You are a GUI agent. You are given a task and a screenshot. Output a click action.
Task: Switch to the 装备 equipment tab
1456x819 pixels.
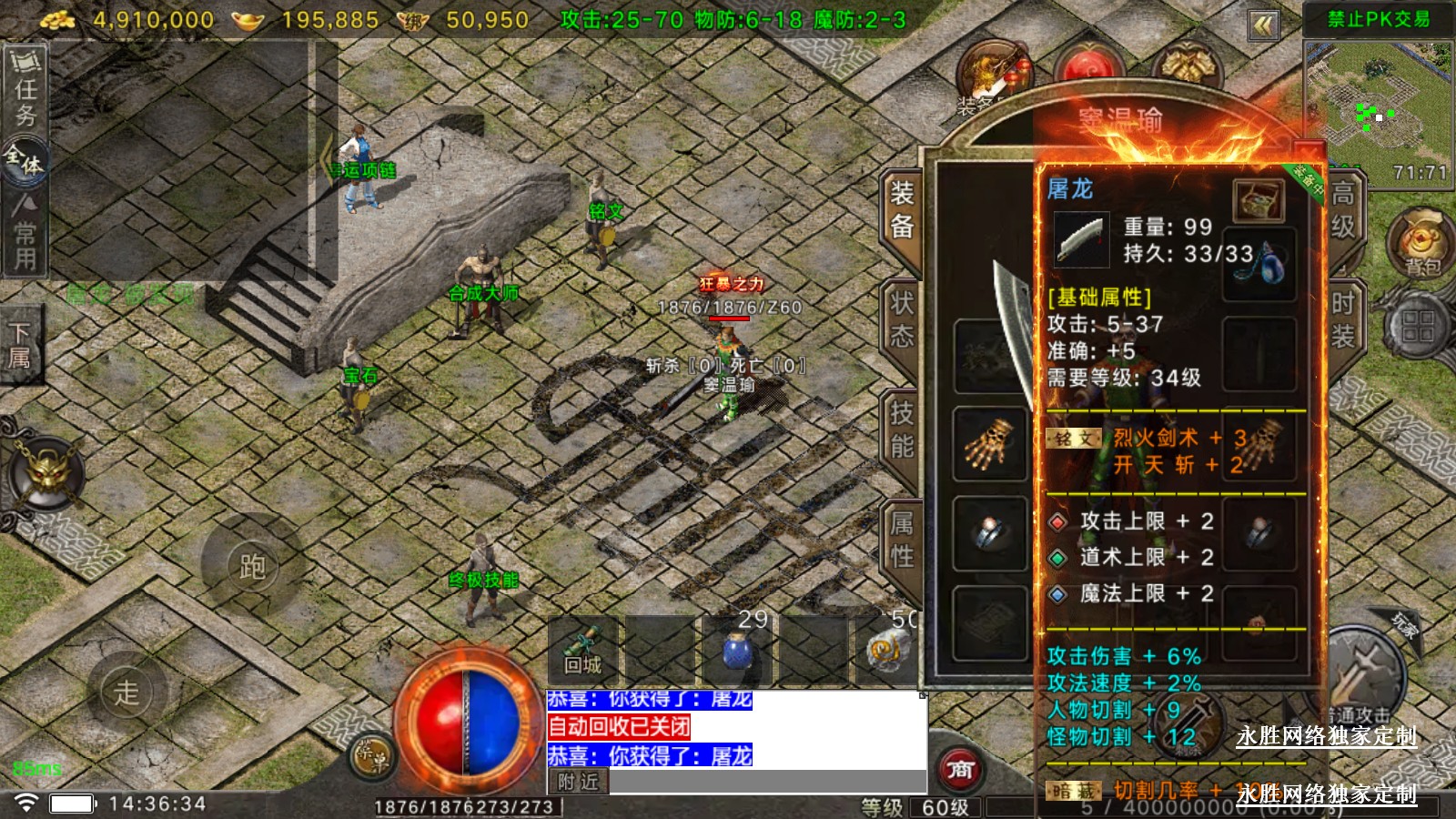(x=902, y=209)
